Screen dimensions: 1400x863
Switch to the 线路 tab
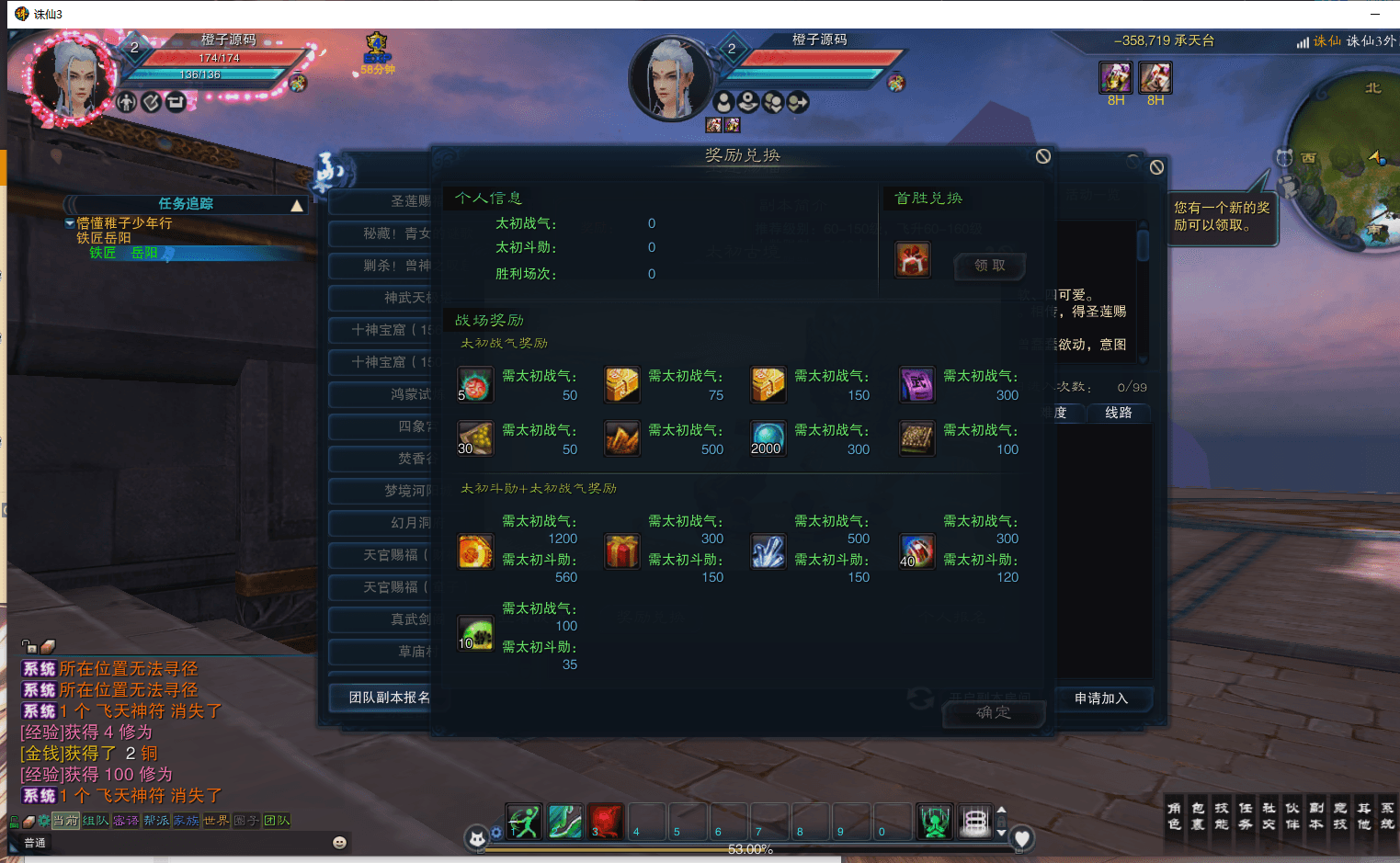click(x=1119, y=413)
